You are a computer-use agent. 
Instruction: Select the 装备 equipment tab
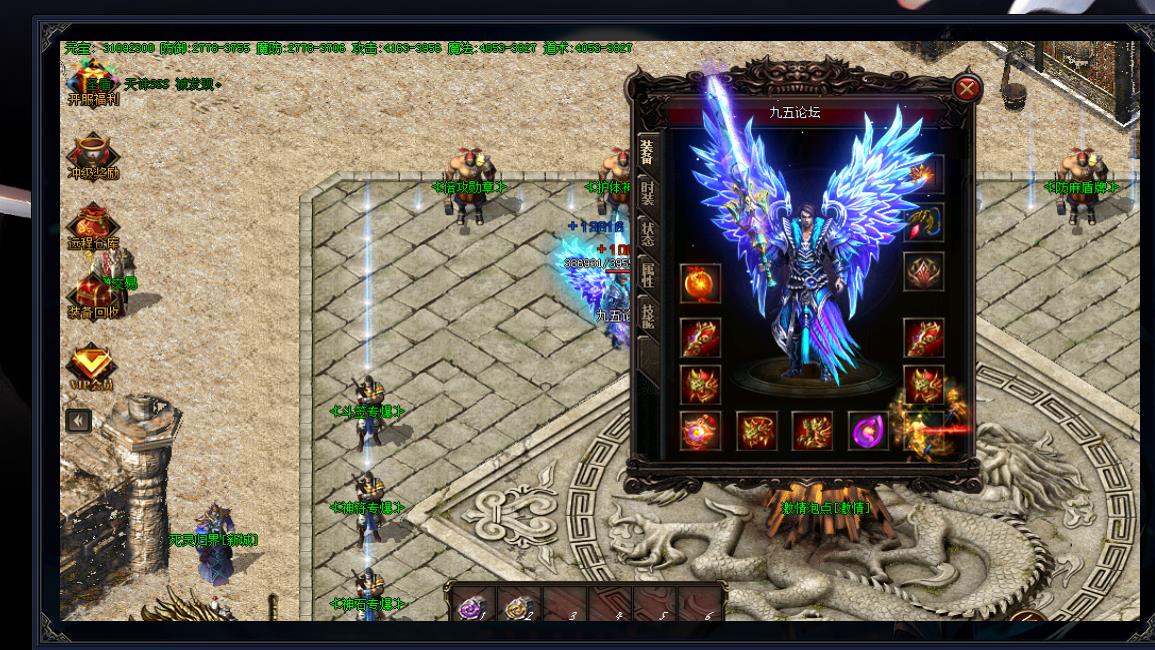point(648,151)
